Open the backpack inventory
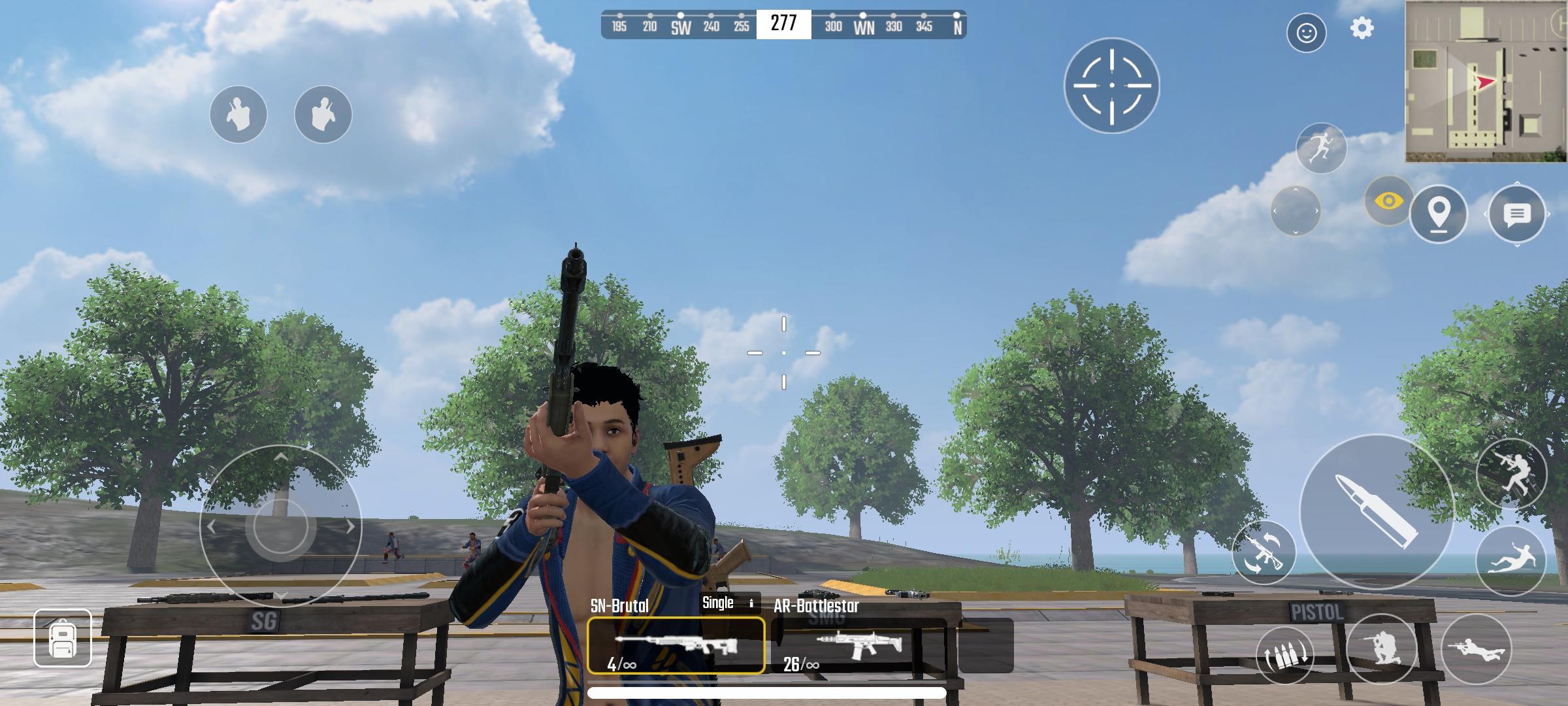Image resolution: width=1568 pixels, height=706 pixels. [63, 638]
